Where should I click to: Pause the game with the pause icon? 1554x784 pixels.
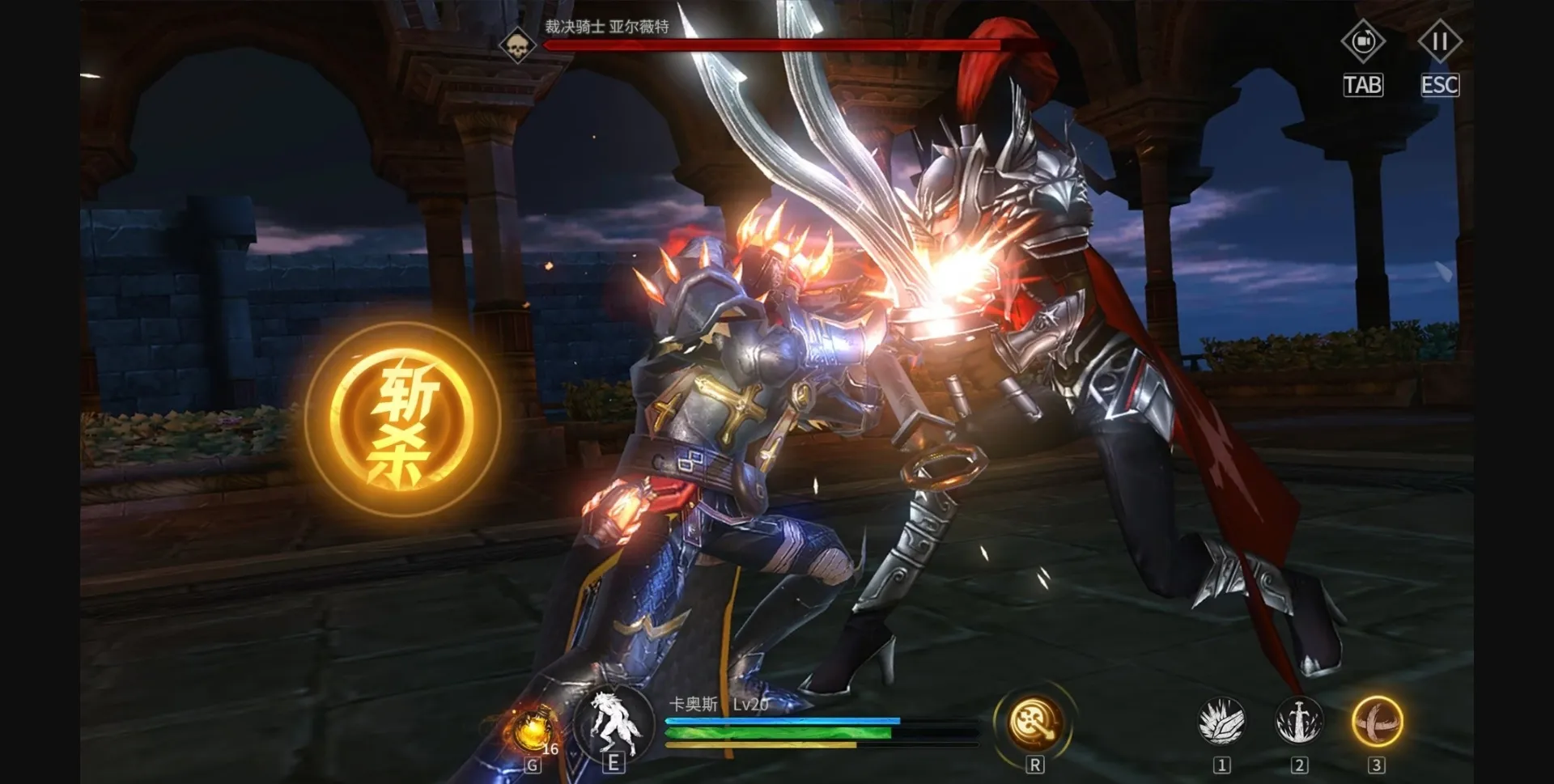click(1439, 42)
